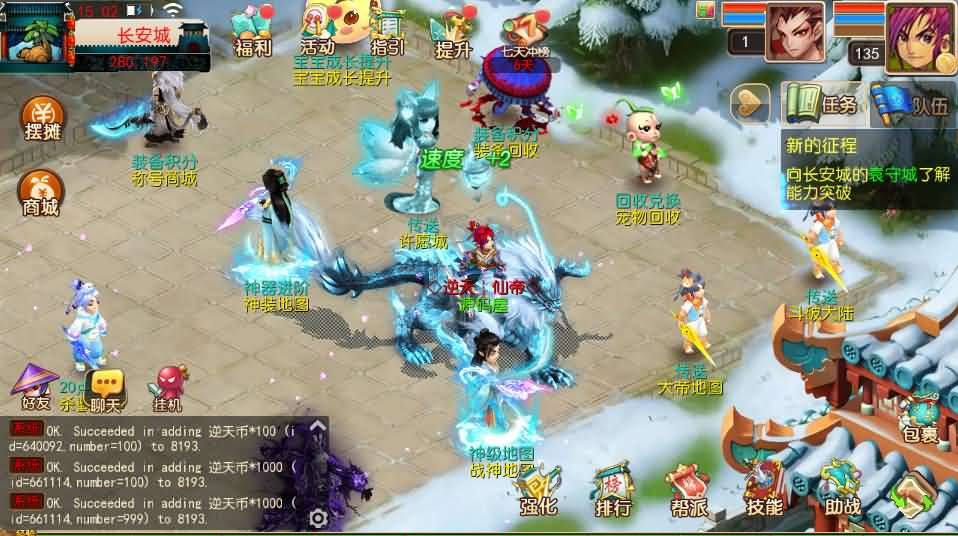Image resolution: width=958 pixels, height=536 pixels.
Task: Toggle the 挂机 auto-battle icon
Action: [168, 388]
